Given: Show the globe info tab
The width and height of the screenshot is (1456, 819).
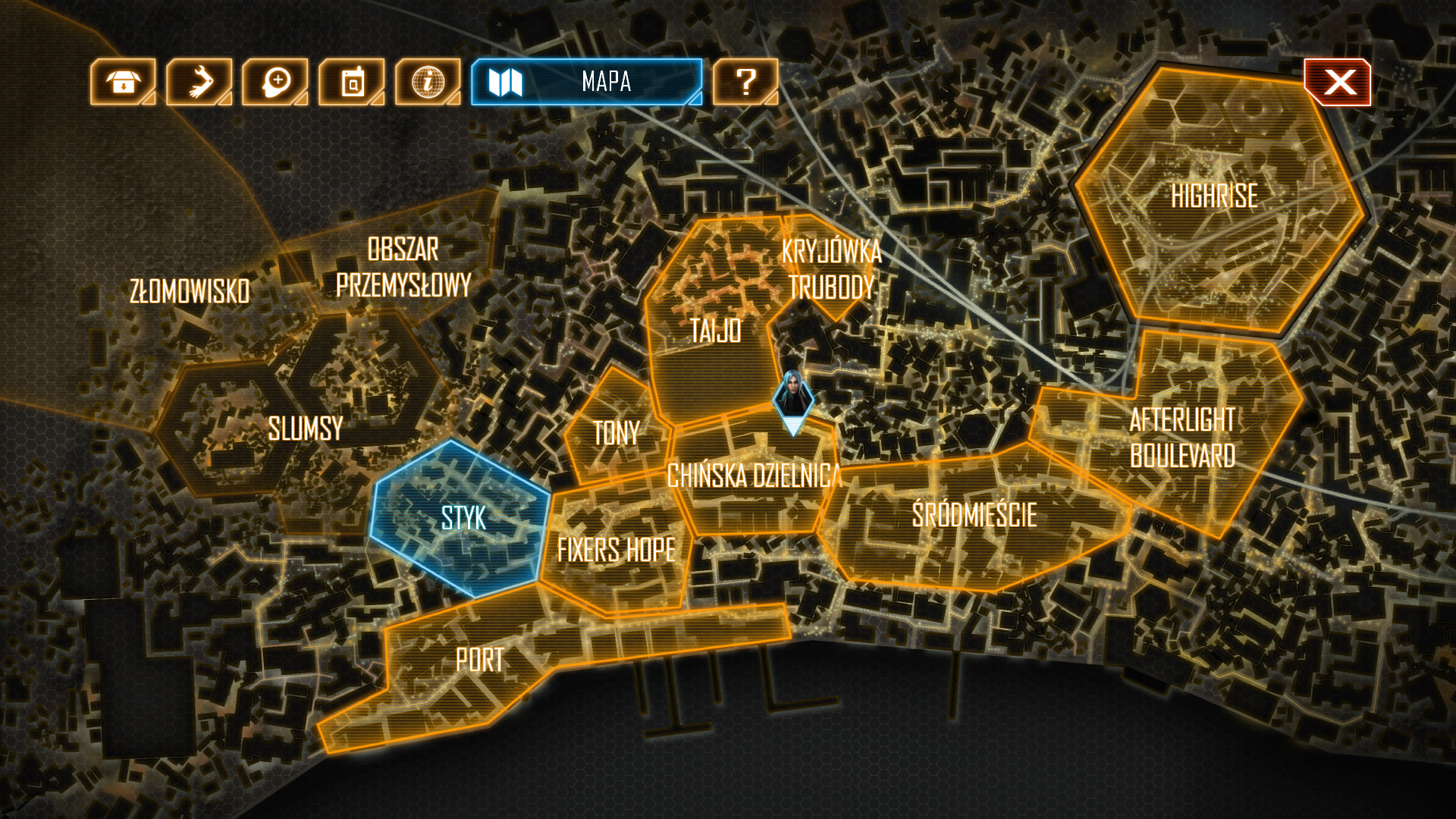Looking at the screenshot, I should coord(428,82).
